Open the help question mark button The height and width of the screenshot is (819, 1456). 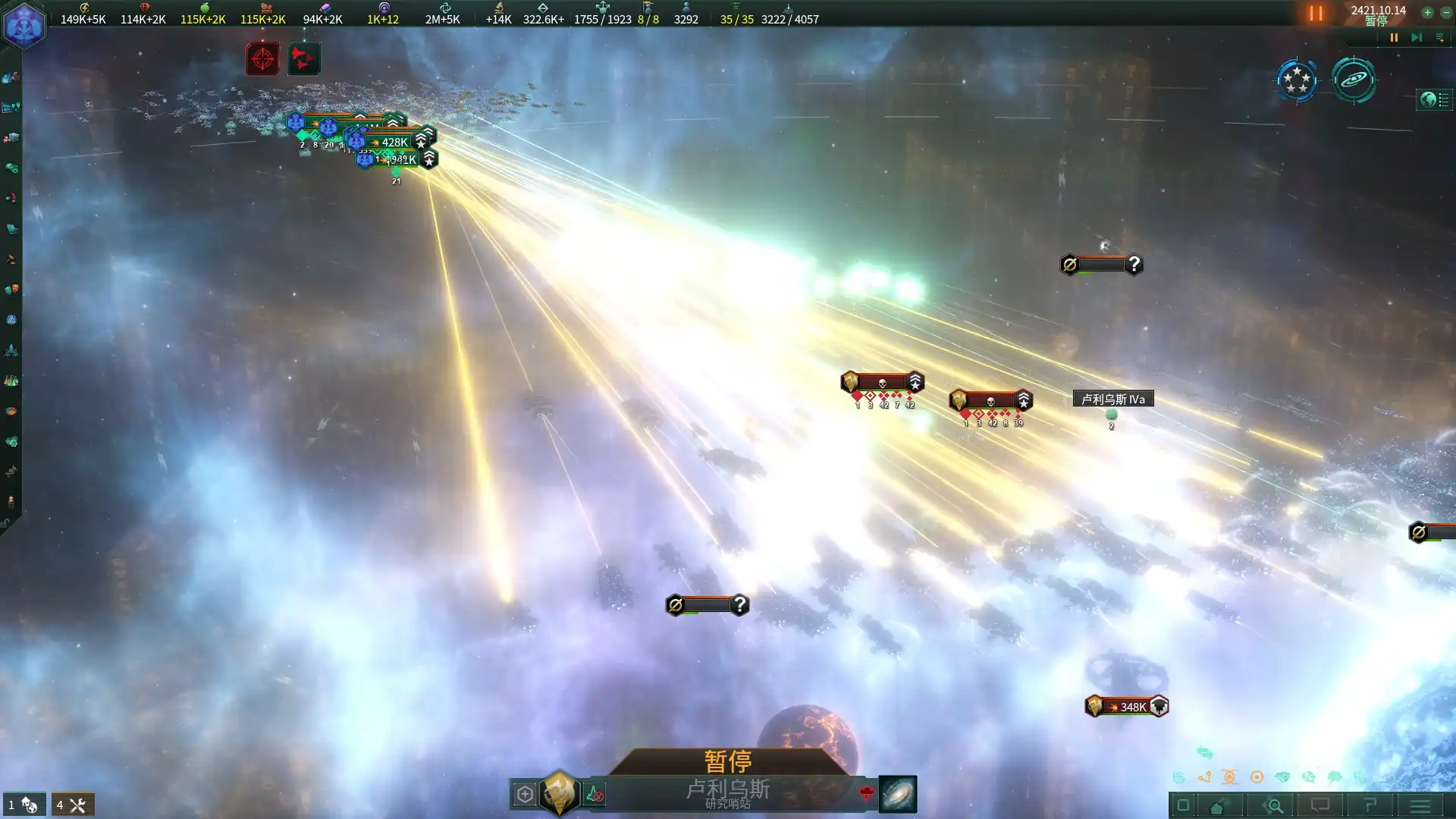pyautogui.click(x=1370, y=805)
